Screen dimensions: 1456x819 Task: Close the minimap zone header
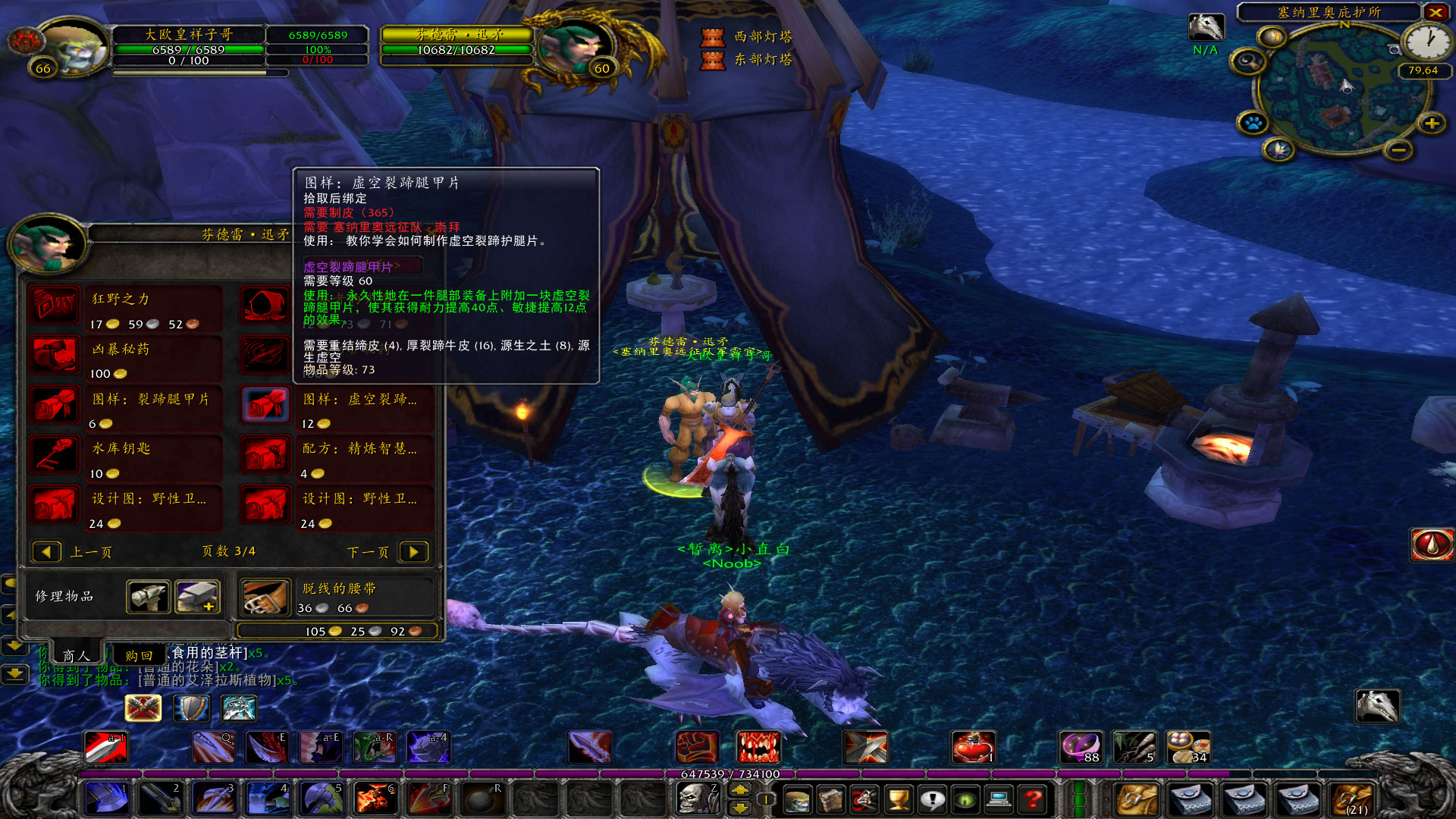[1436, 12]
